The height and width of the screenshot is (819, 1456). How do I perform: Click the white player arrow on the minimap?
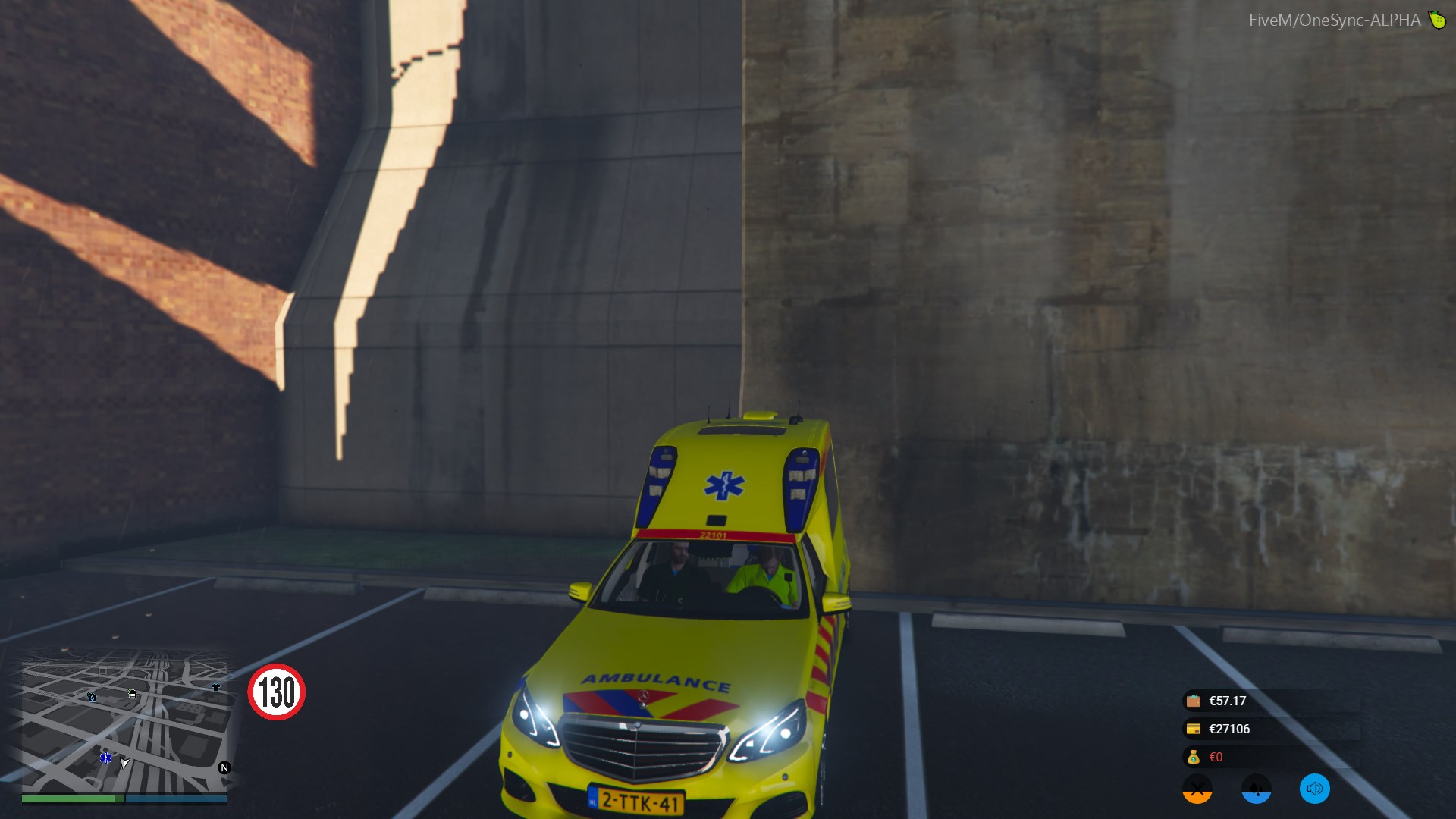pyautogui.click(x=124, y=762)
